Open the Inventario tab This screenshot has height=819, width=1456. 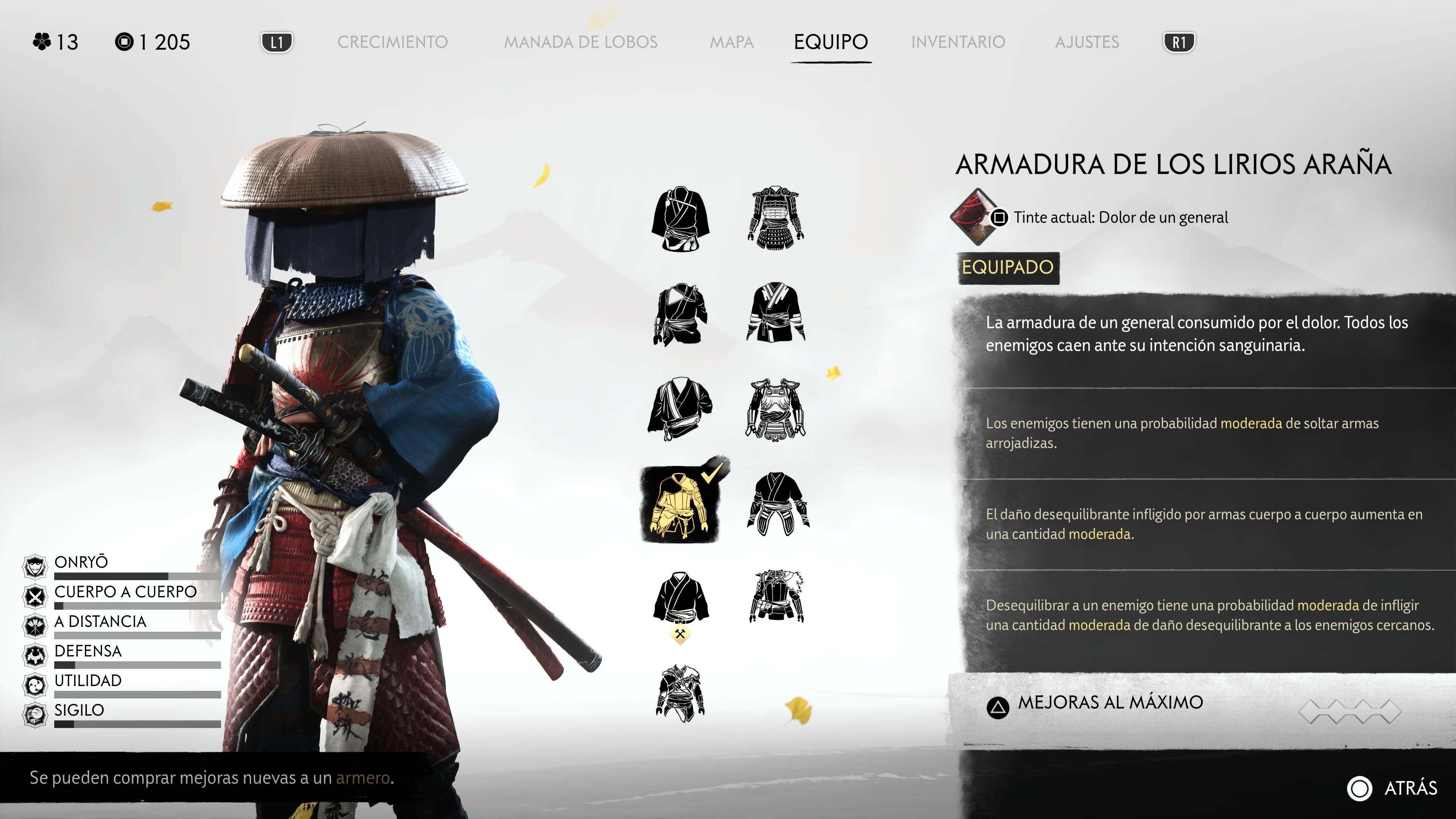pos(958,42)
